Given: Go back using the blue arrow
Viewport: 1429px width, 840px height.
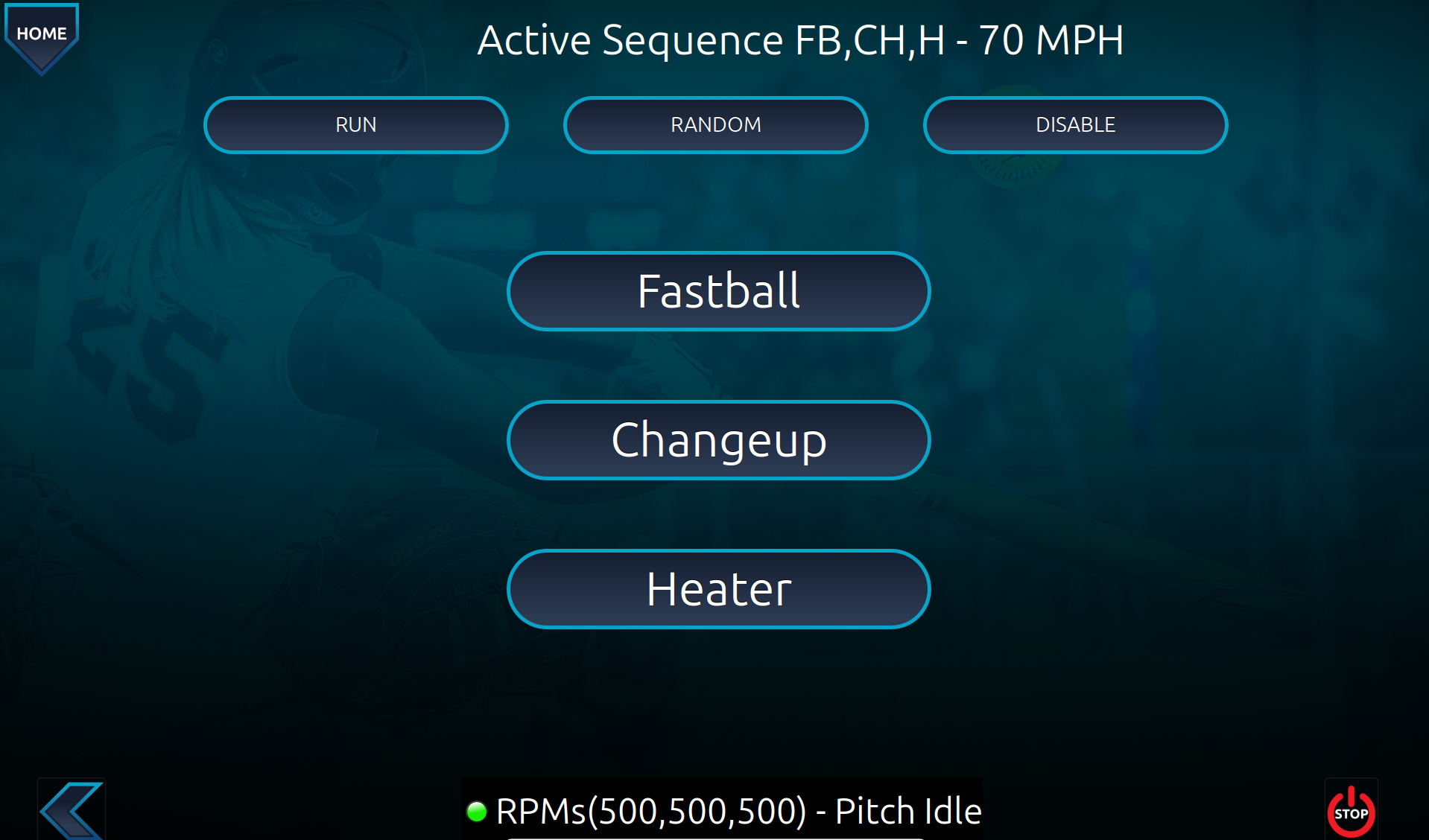Looking at the screenshot, I should pos(72,810).
